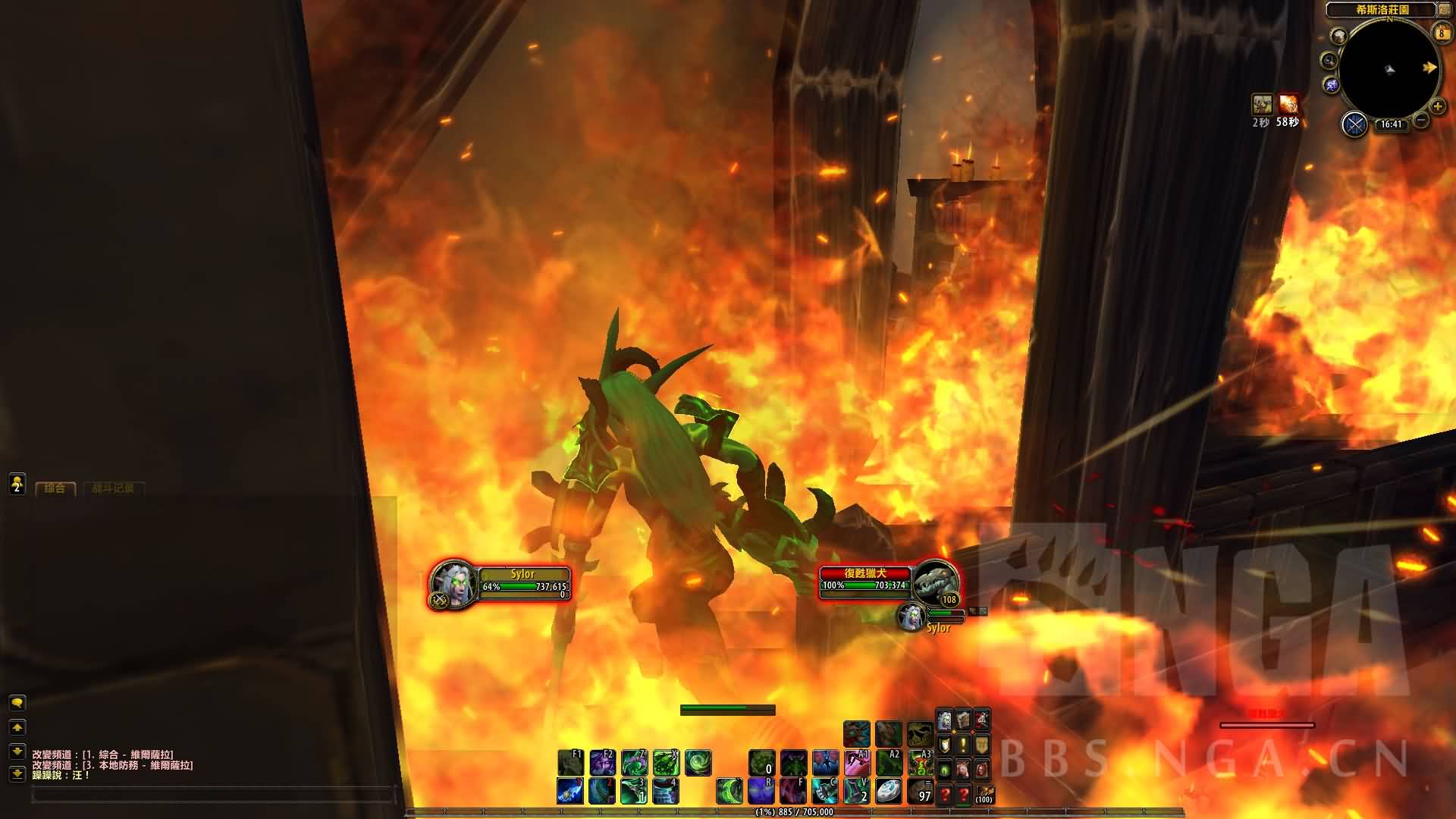
Task: Open the character info micro button
Action: coord(944,720)
